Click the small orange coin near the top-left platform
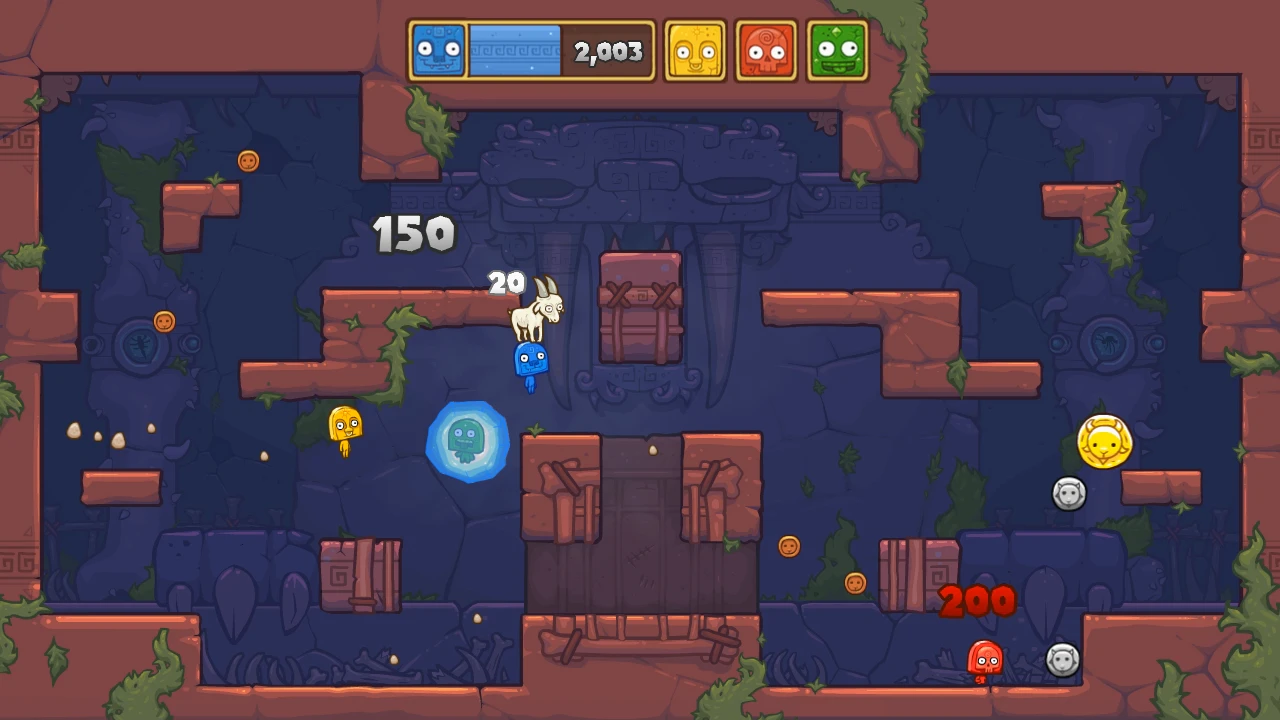The image size is (1280, 720). point(248,161)
